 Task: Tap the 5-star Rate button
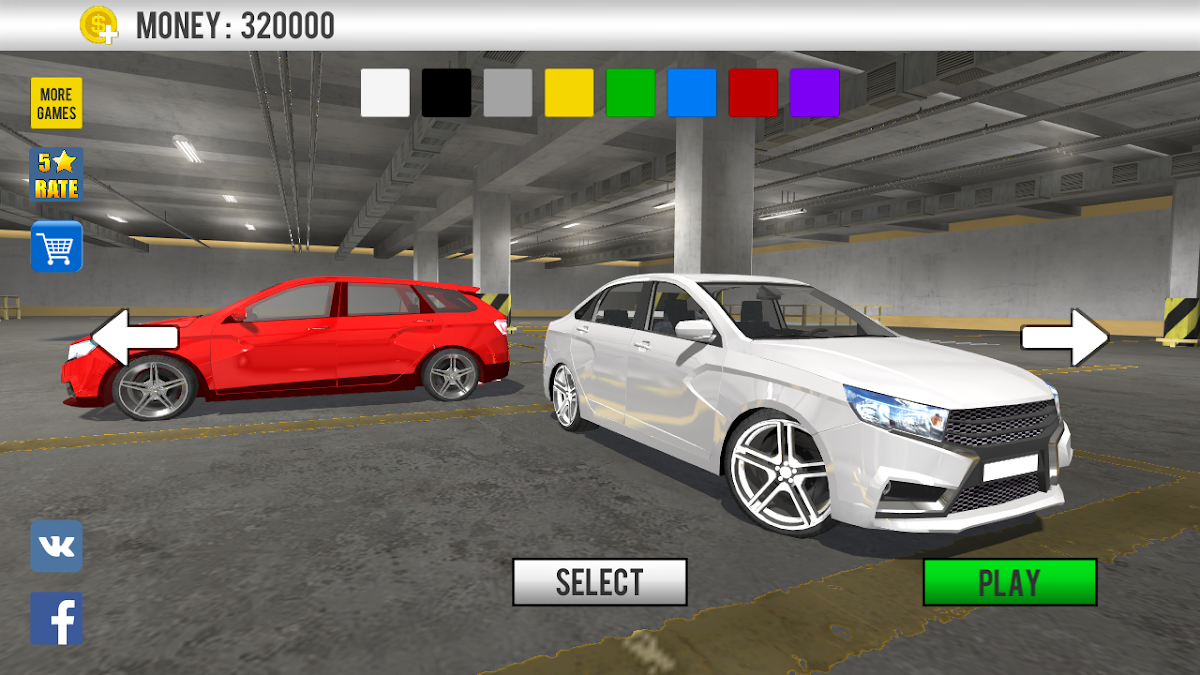[57, 175]
